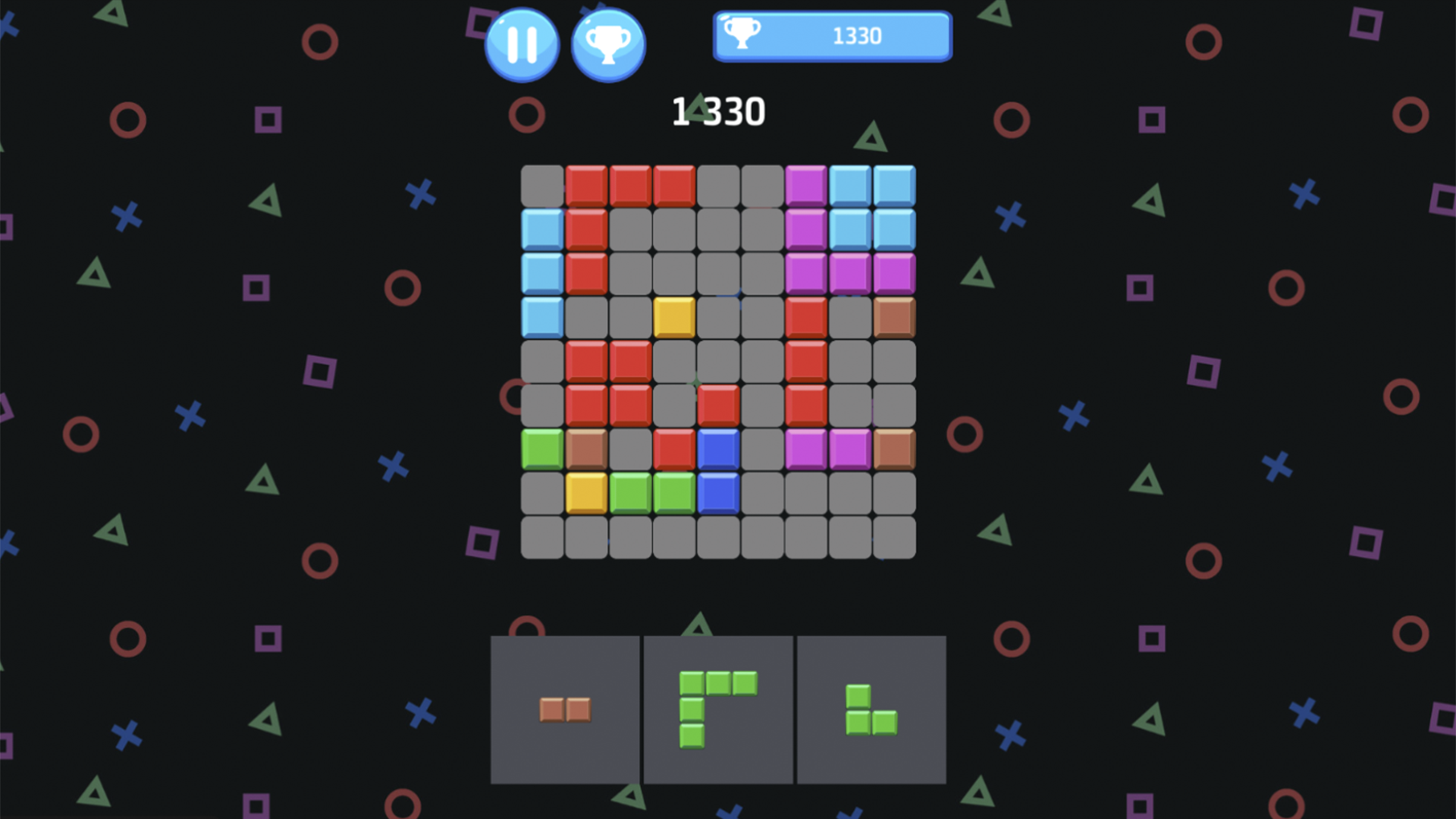
Task: Select the red block in the top-left cluster
Action: [x=586, y=184]
